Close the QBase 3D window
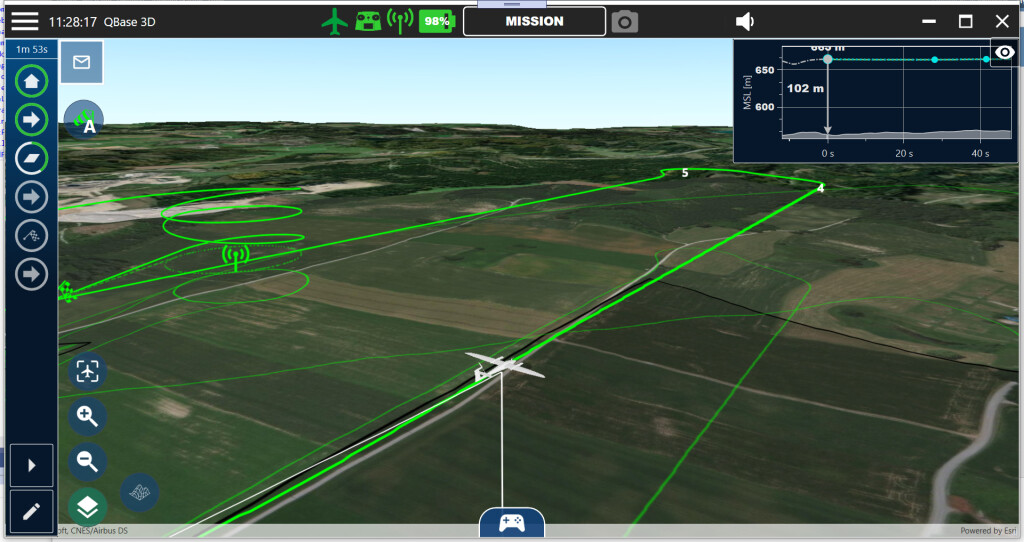1024x542 pixels. pyautogui.click(x=1002, y=21)
